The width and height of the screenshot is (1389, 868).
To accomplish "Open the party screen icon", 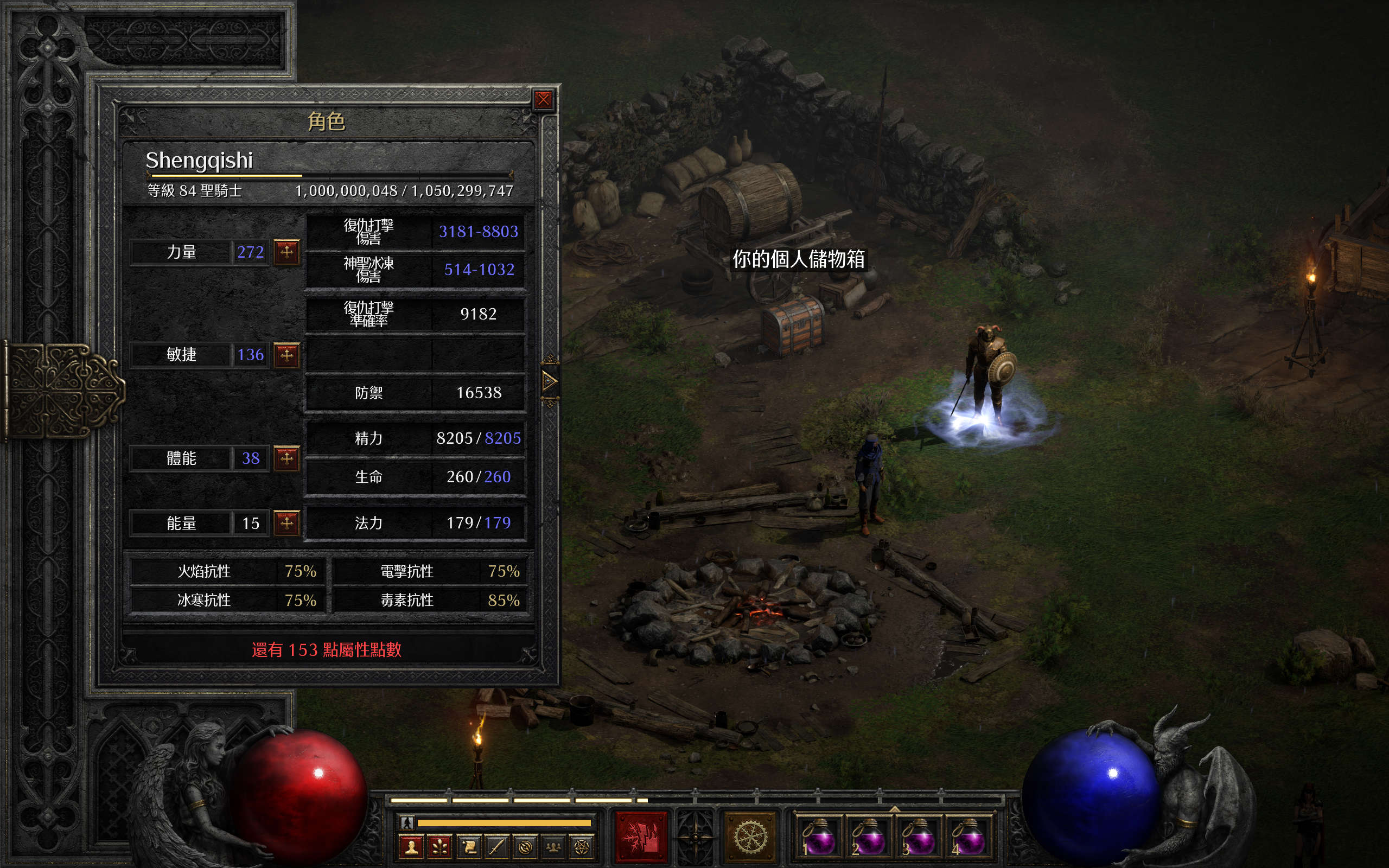I will [553, 847].
